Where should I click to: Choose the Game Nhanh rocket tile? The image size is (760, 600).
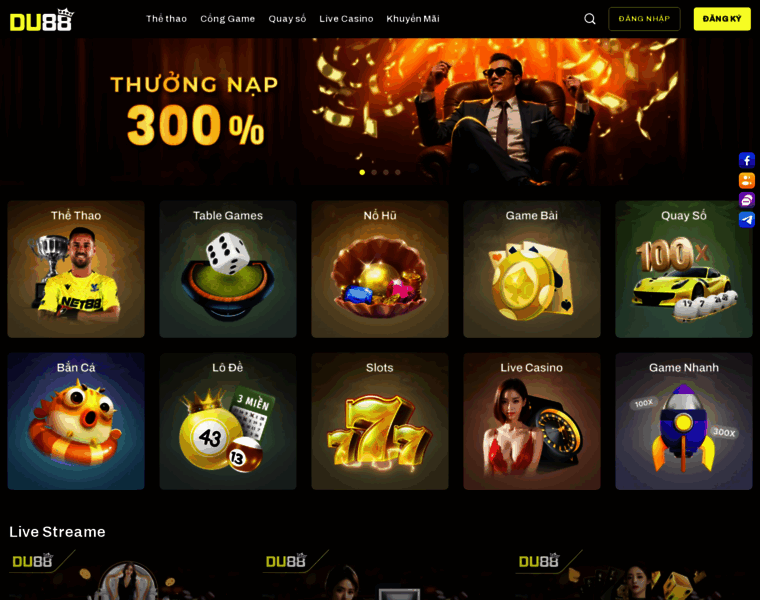[684, 421]
